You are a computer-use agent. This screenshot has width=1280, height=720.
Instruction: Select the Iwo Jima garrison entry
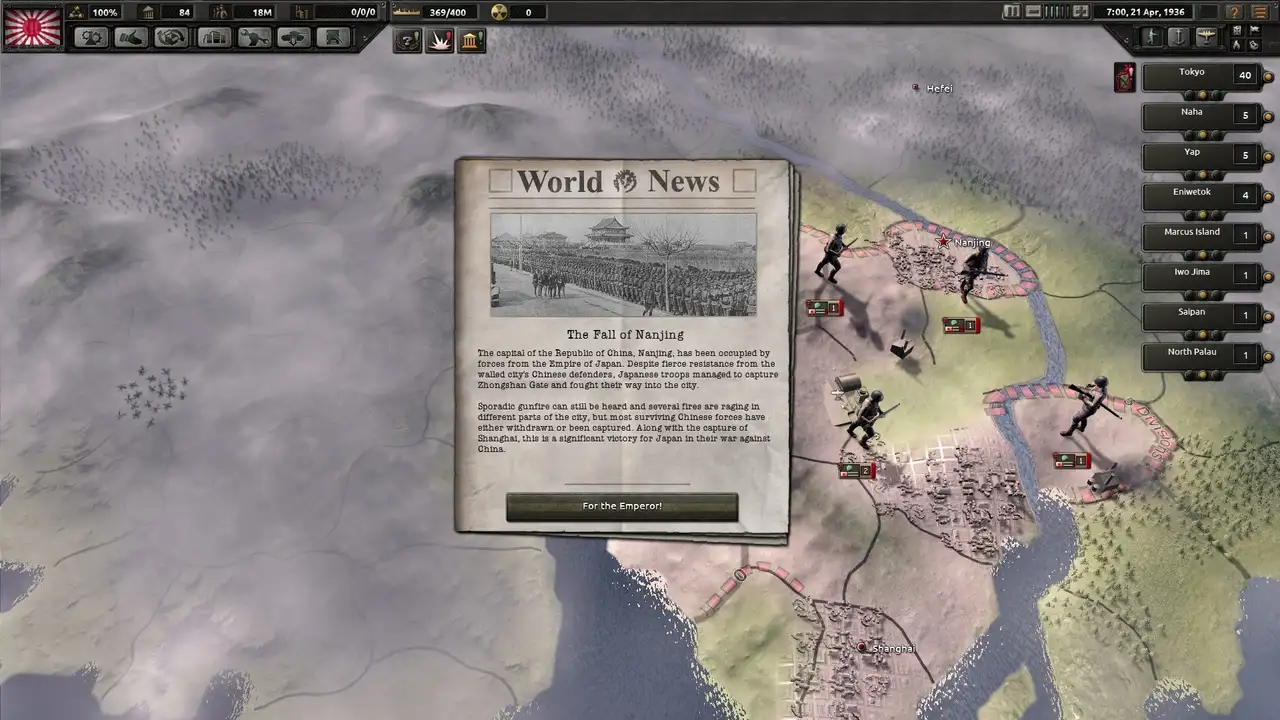coord(1198,275)
